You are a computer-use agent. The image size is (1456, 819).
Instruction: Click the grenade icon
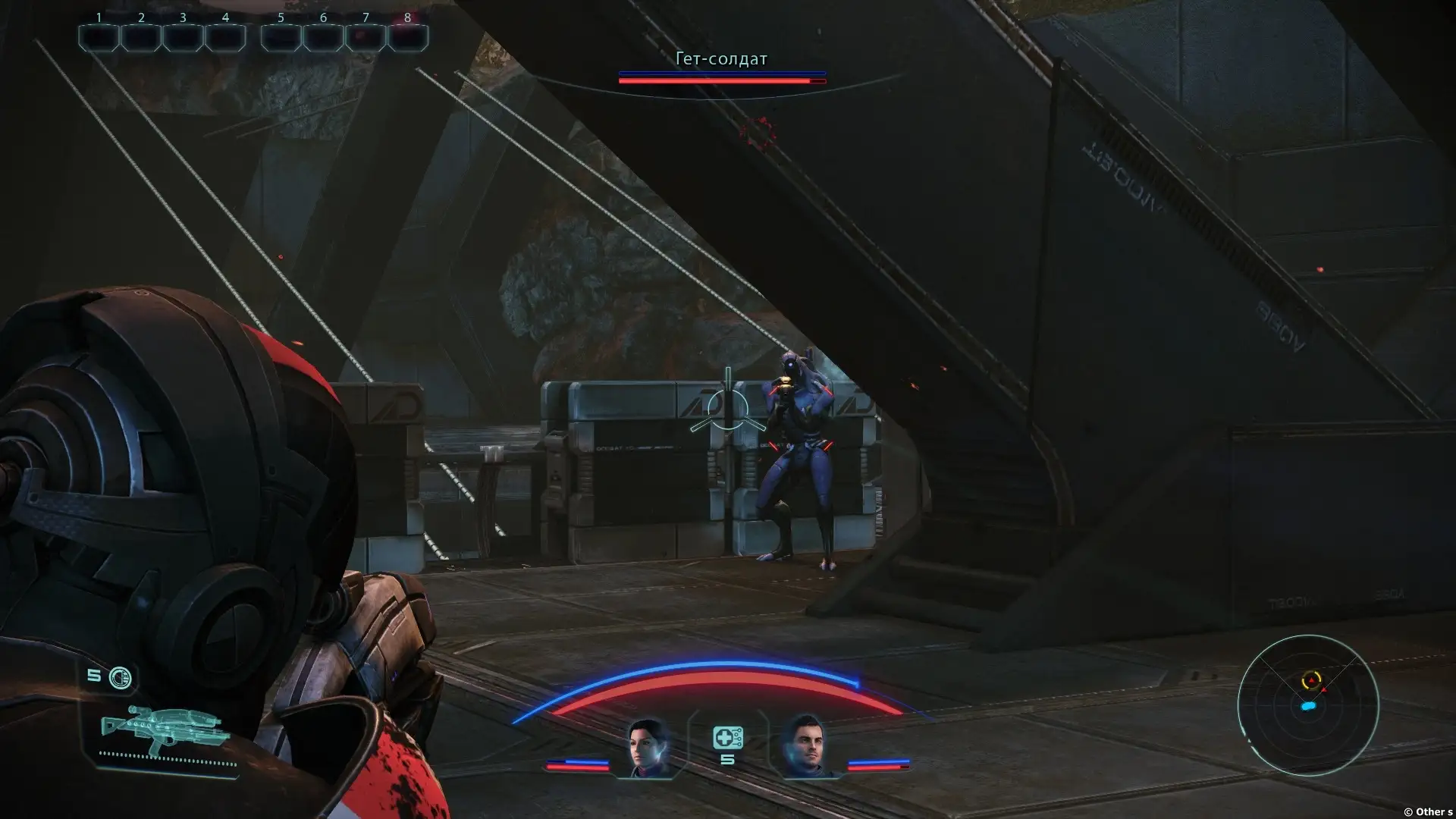[x=121, y=677]
